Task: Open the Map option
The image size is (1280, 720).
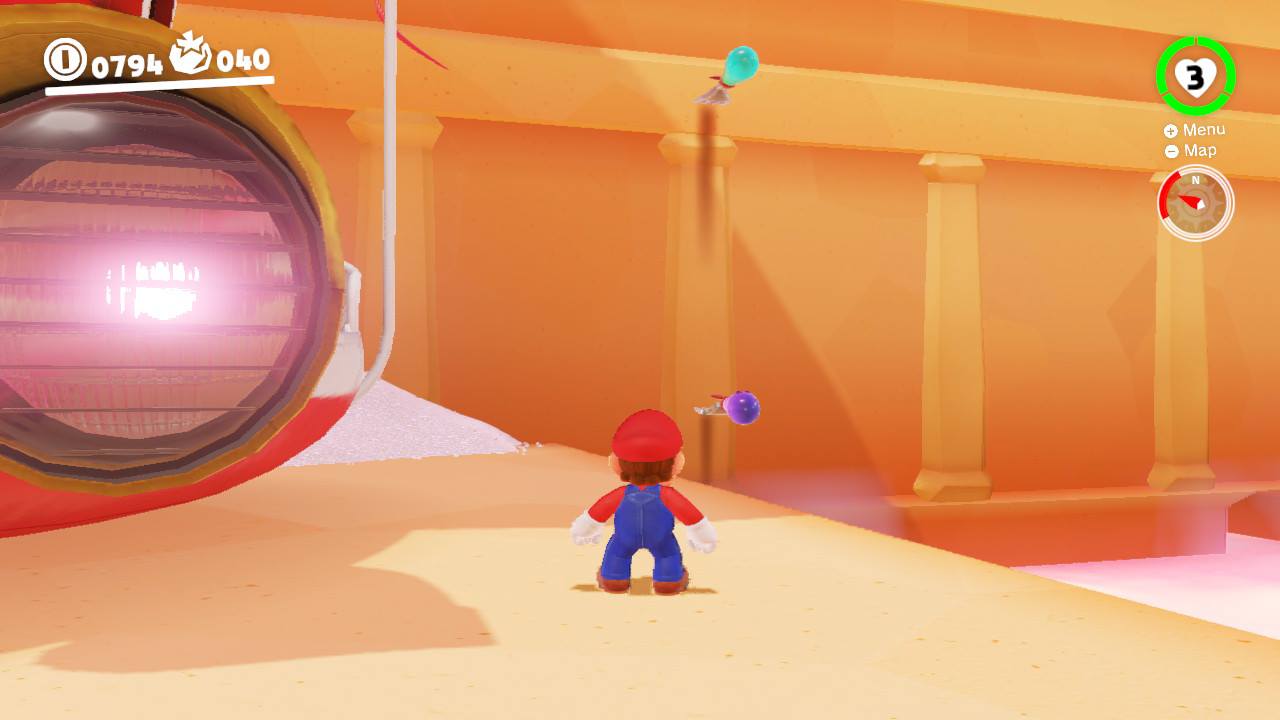Action: click(x=1200, y=150)
